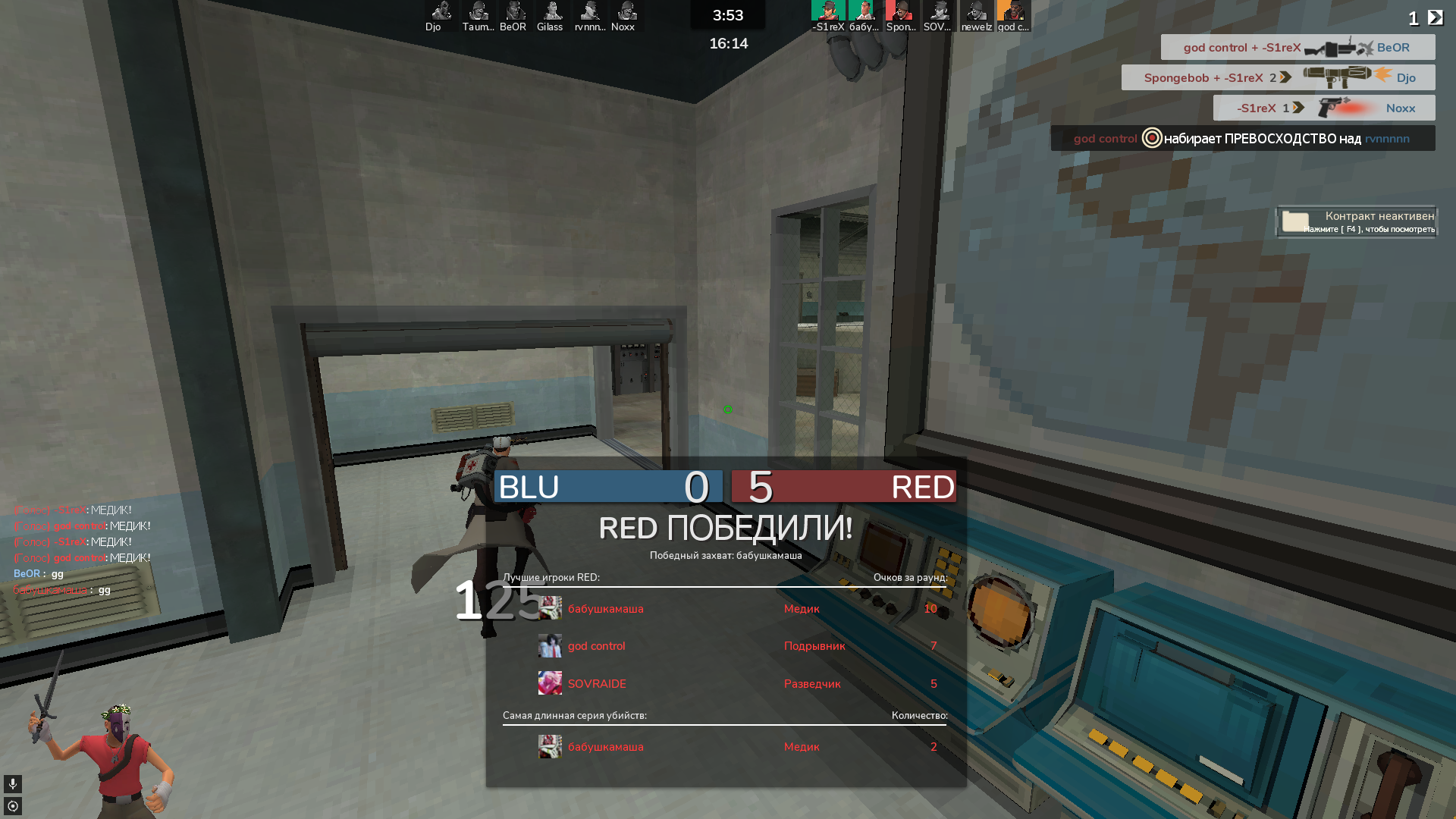Select newelz's player portrait
This screenshot has height=819, width=1456.
[977, 11]
